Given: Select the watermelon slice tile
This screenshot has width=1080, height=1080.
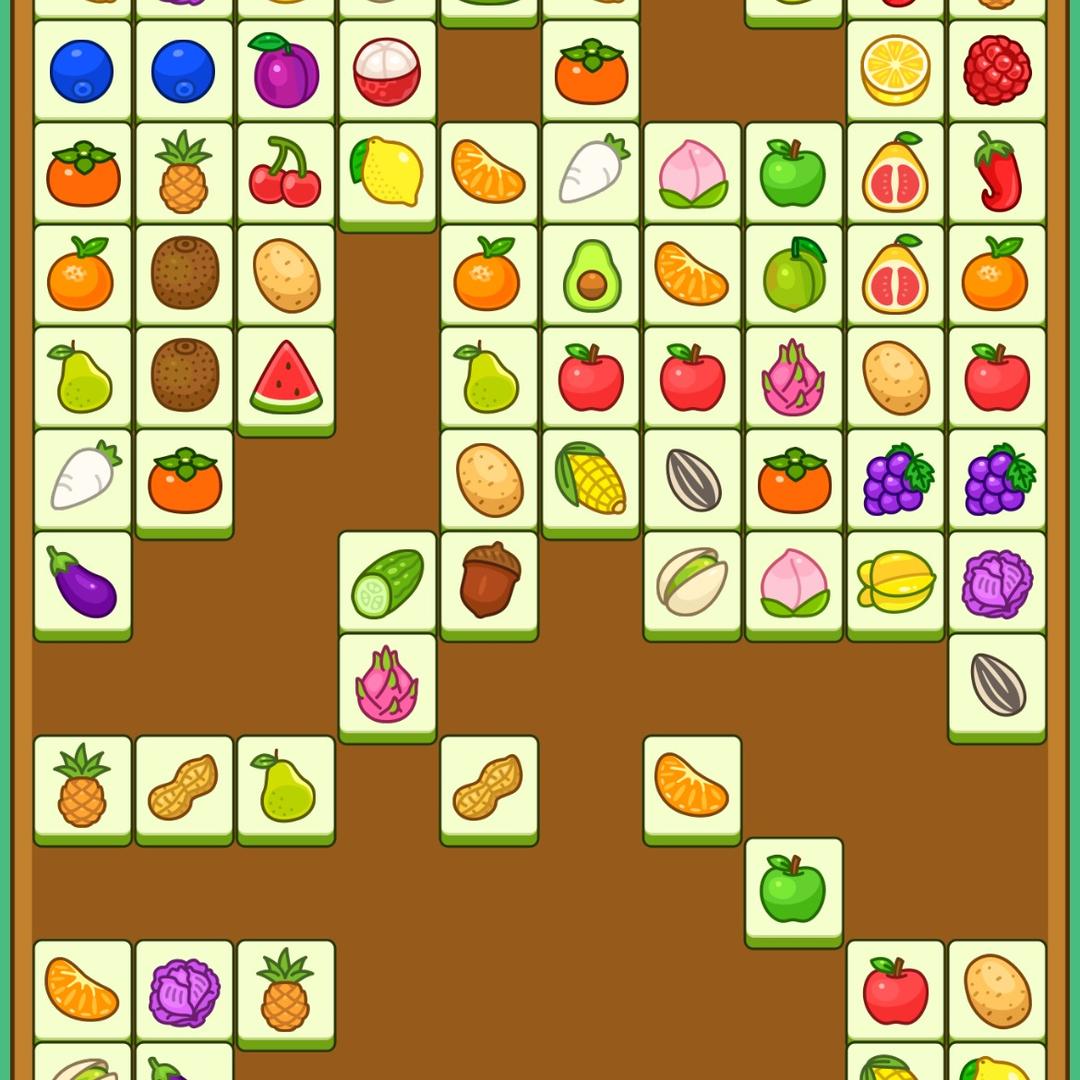Looking at the screenshot, I should pos(285,377).
